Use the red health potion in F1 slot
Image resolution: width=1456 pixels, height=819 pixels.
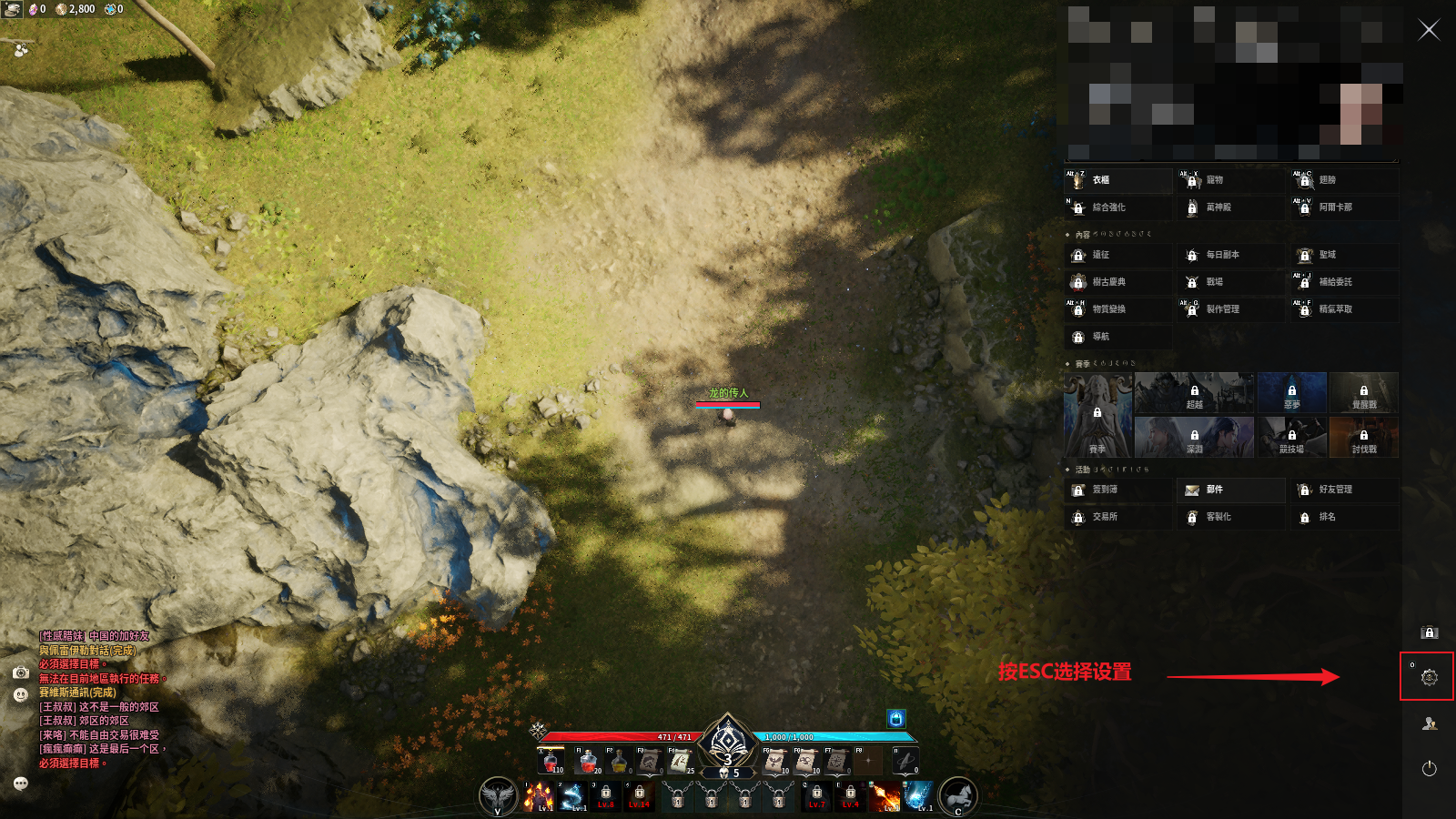(x=587, y=761)
